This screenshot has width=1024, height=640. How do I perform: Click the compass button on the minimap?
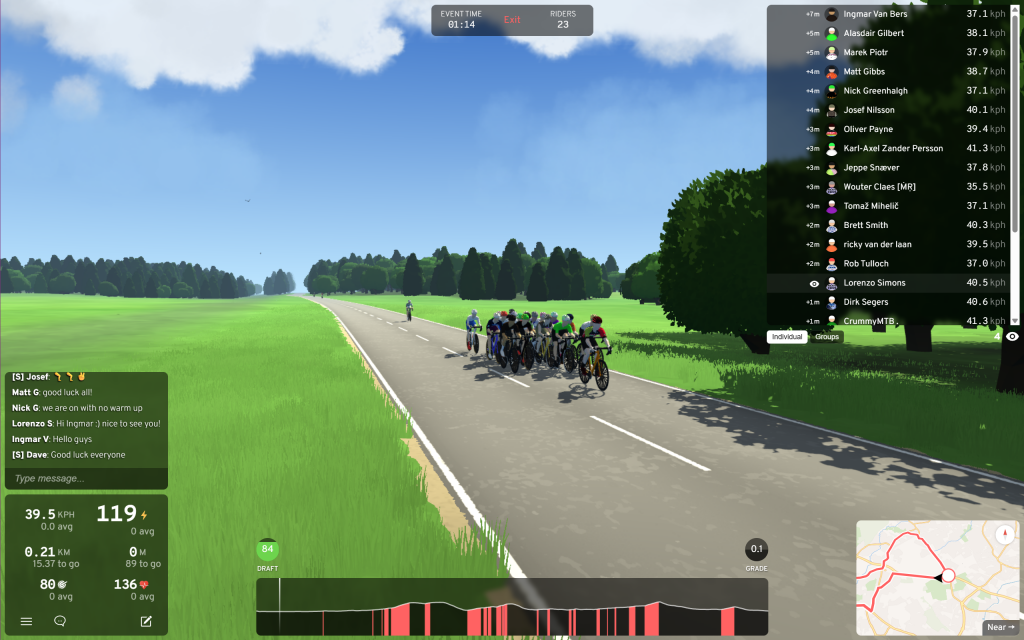[1004, 532]
